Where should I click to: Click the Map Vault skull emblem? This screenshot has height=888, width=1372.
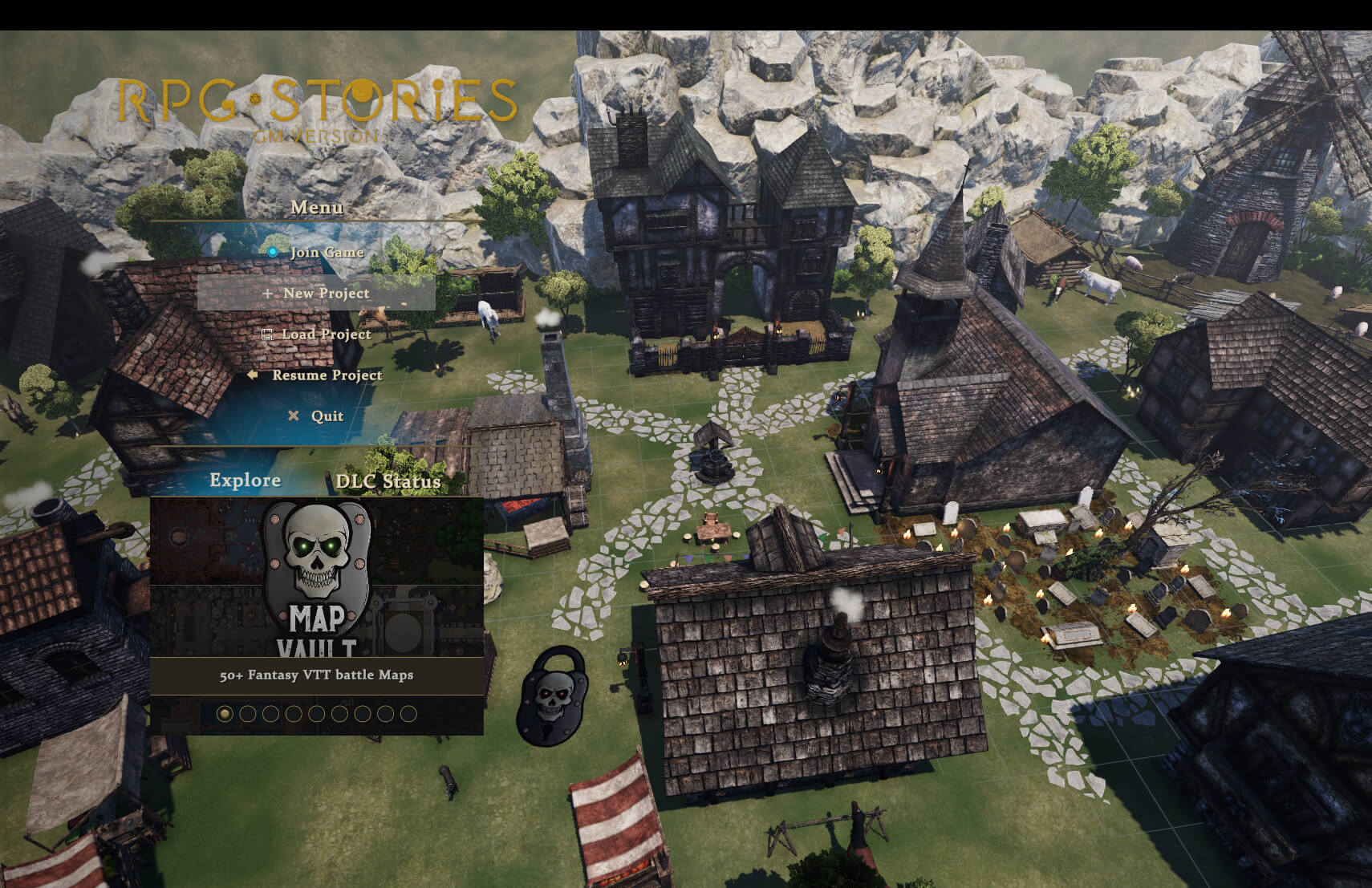pyautogui.click(x=318, y=562)
